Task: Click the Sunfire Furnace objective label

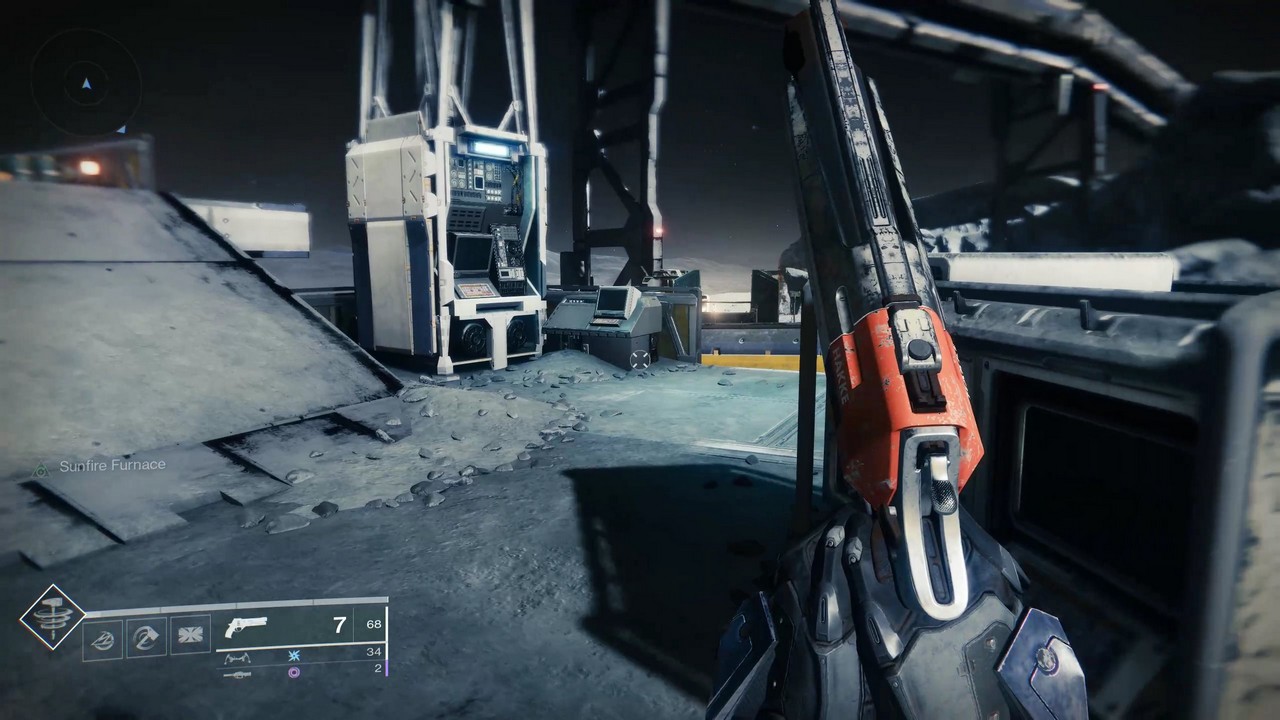Action: coord(113,464)
